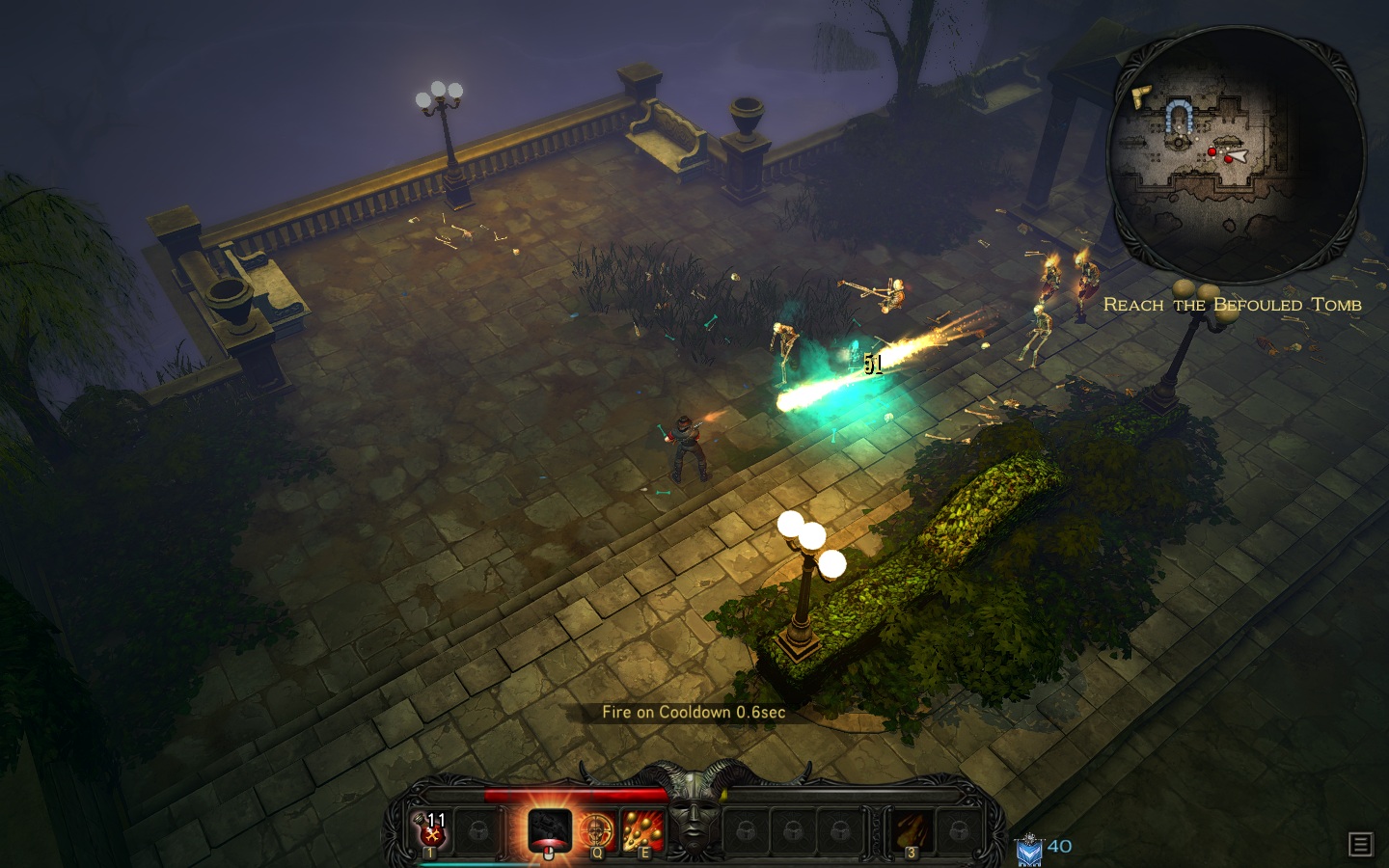Select the Reach the Befouled Tomb objective
The width and height of the screenshot is (1389, 868).
(x=1232, y=305)
